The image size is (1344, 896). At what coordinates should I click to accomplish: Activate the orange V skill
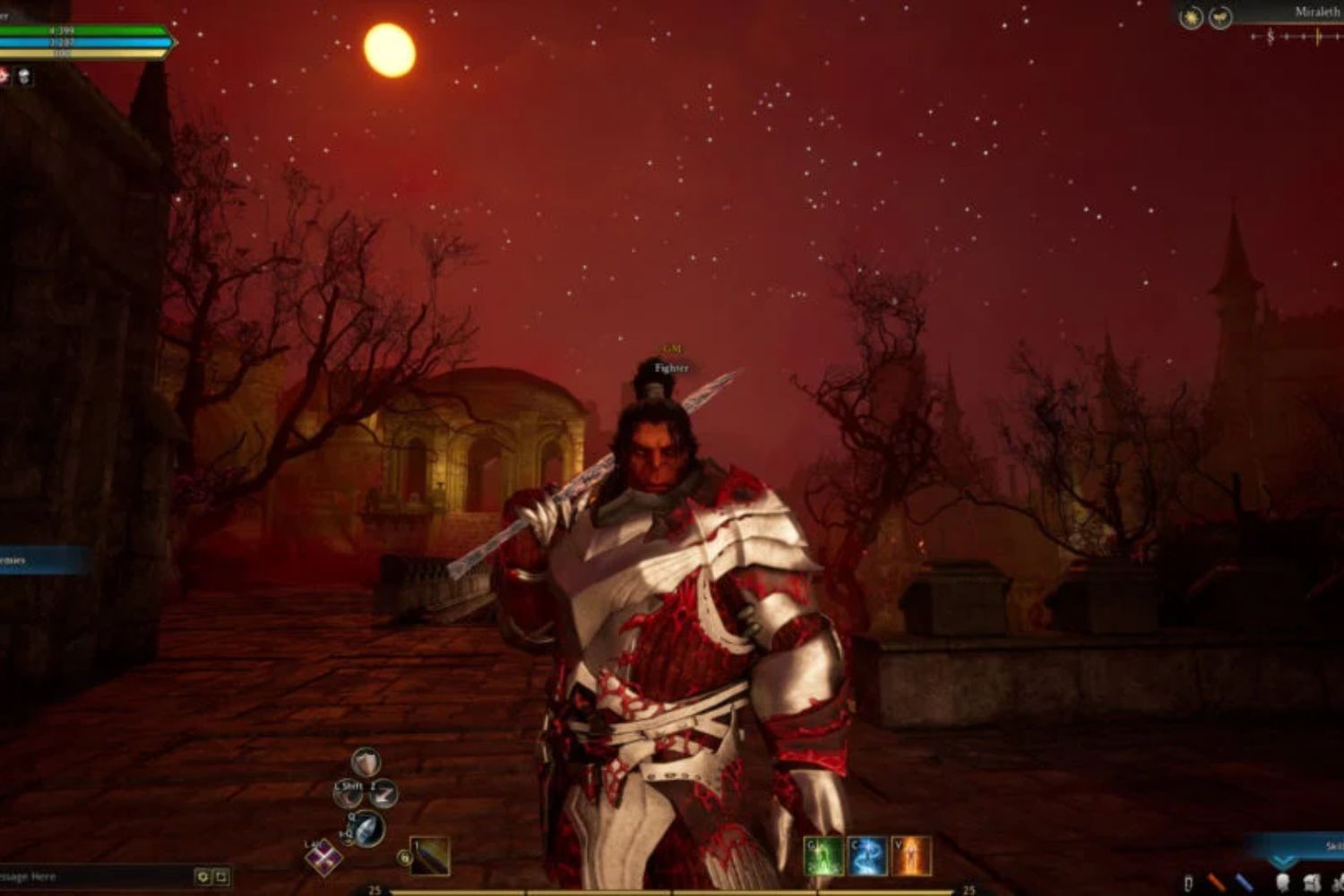coord(911,857)
